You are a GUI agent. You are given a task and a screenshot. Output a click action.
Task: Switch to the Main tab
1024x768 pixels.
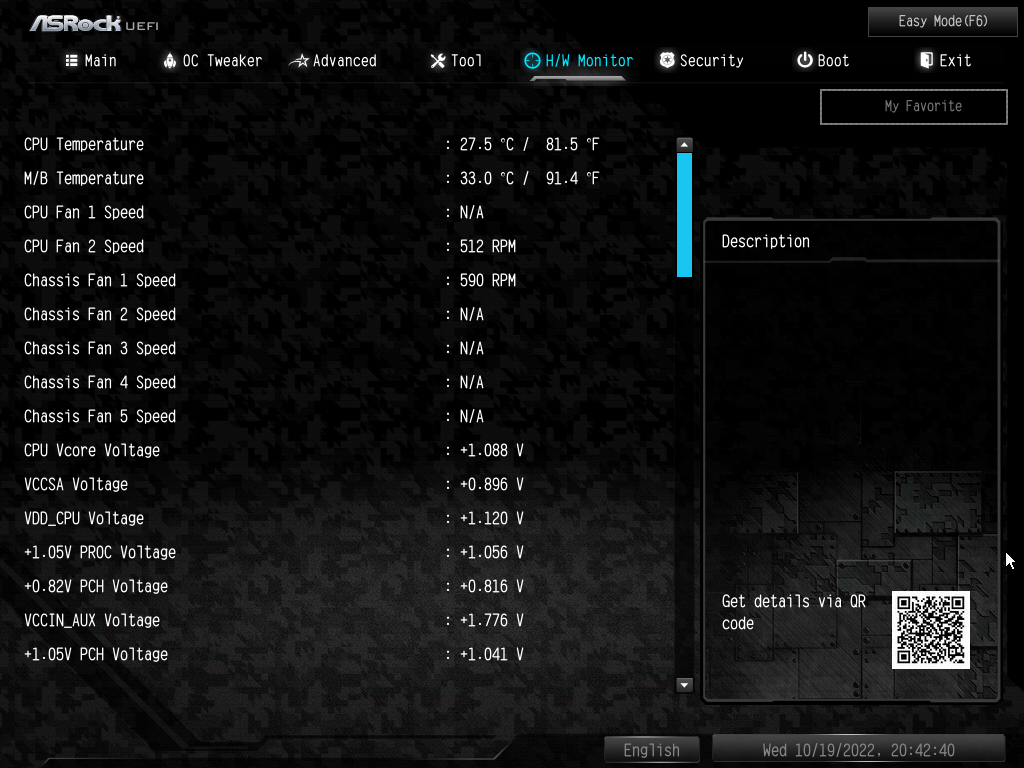[x=91, y=61]
